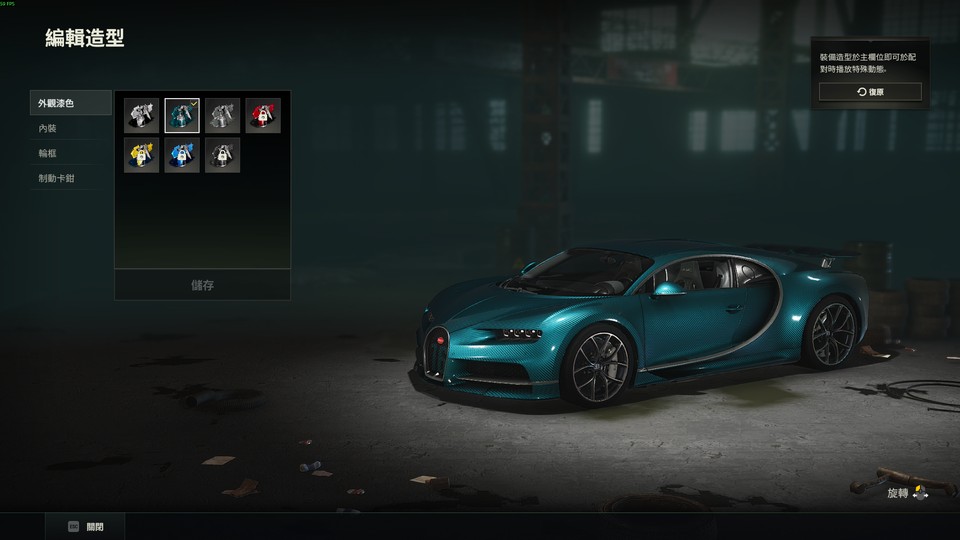Screen dimensions: 960x540
Task: Select the locked red paint swatch
Action: tap(263, 115)
